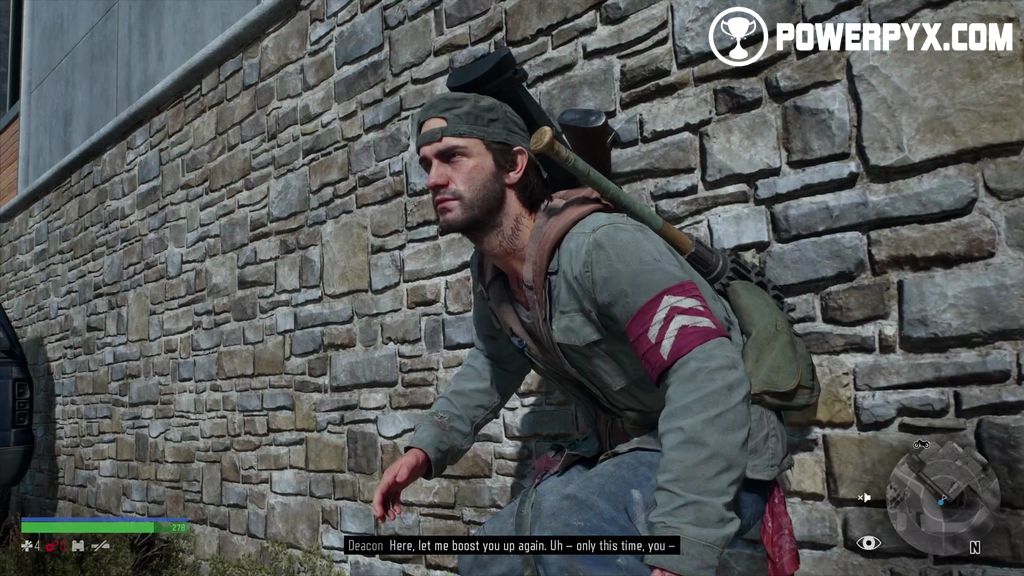Select the red gear scrap icon
Image resolution: width=1024 pixels, height=576 pixels.
(x=52, y=545)
